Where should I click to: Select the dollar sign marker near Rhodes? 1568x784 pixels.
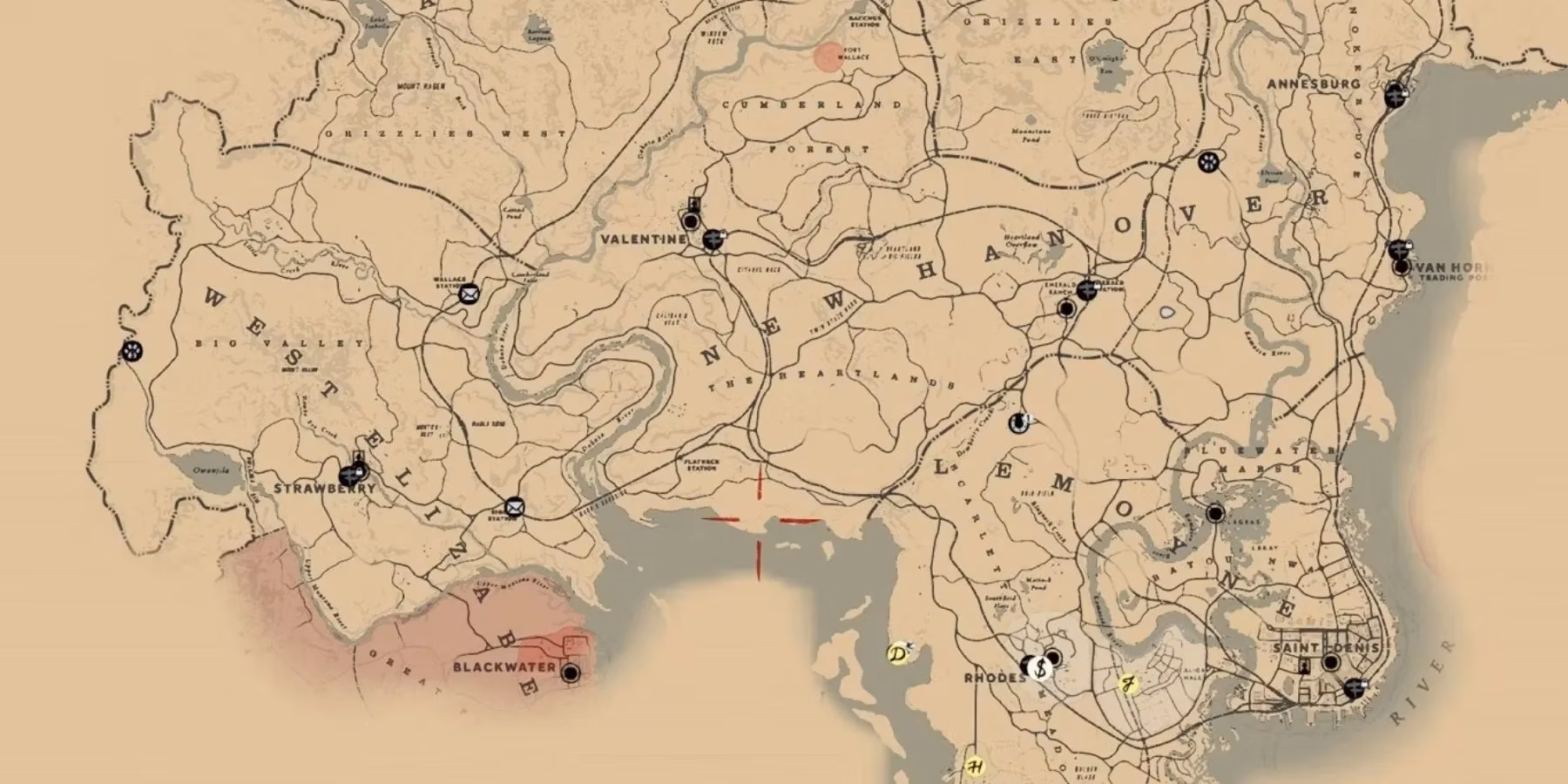click(1039, 667)
